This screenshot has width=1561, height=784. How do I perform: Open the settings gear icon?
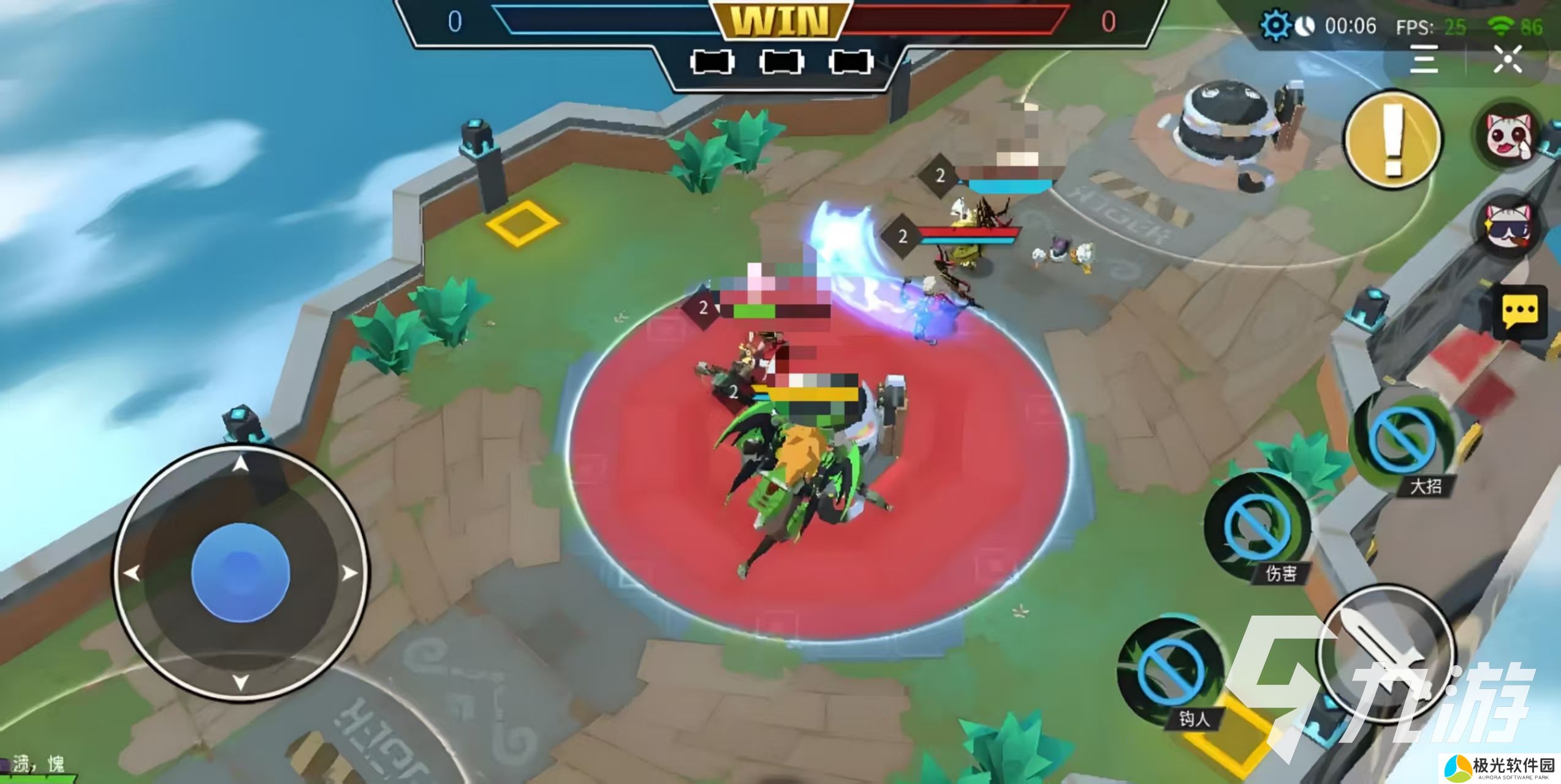[1275, 26]
